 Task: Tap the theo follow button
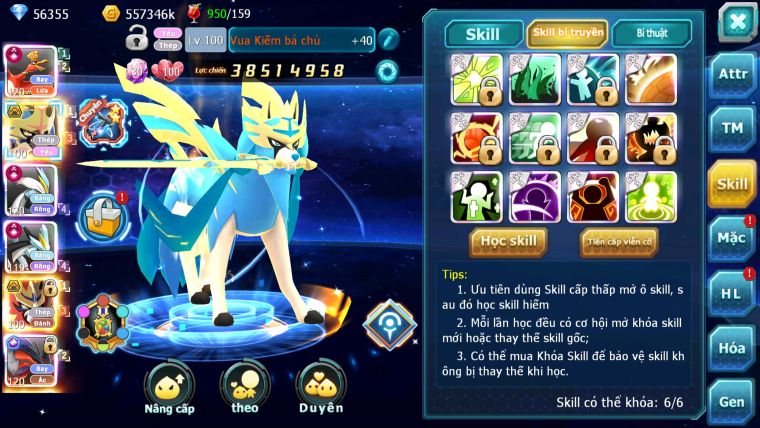pos(244,388)
